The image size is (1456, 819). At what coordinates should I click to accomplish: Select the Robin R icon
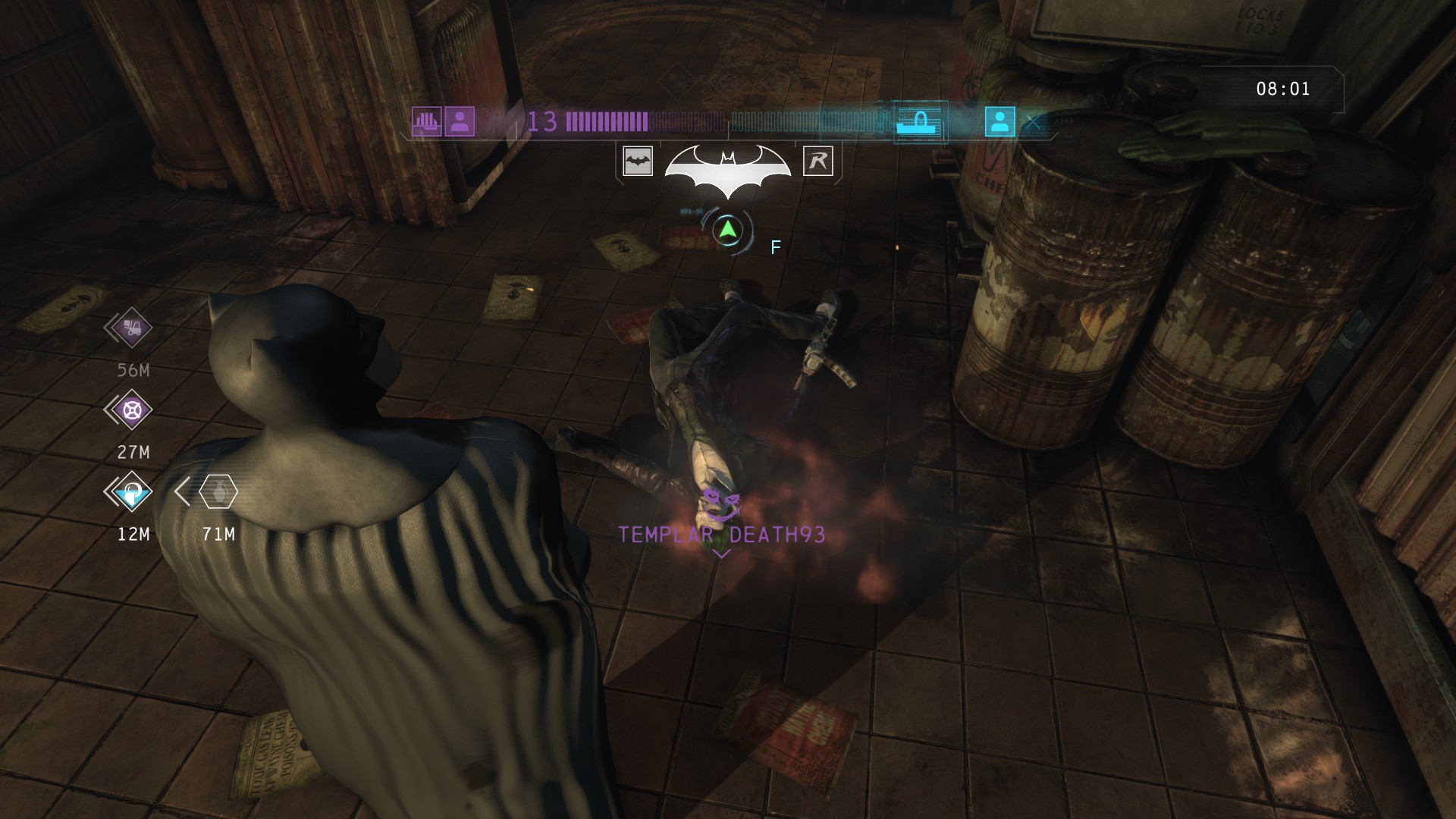point(817,161)
